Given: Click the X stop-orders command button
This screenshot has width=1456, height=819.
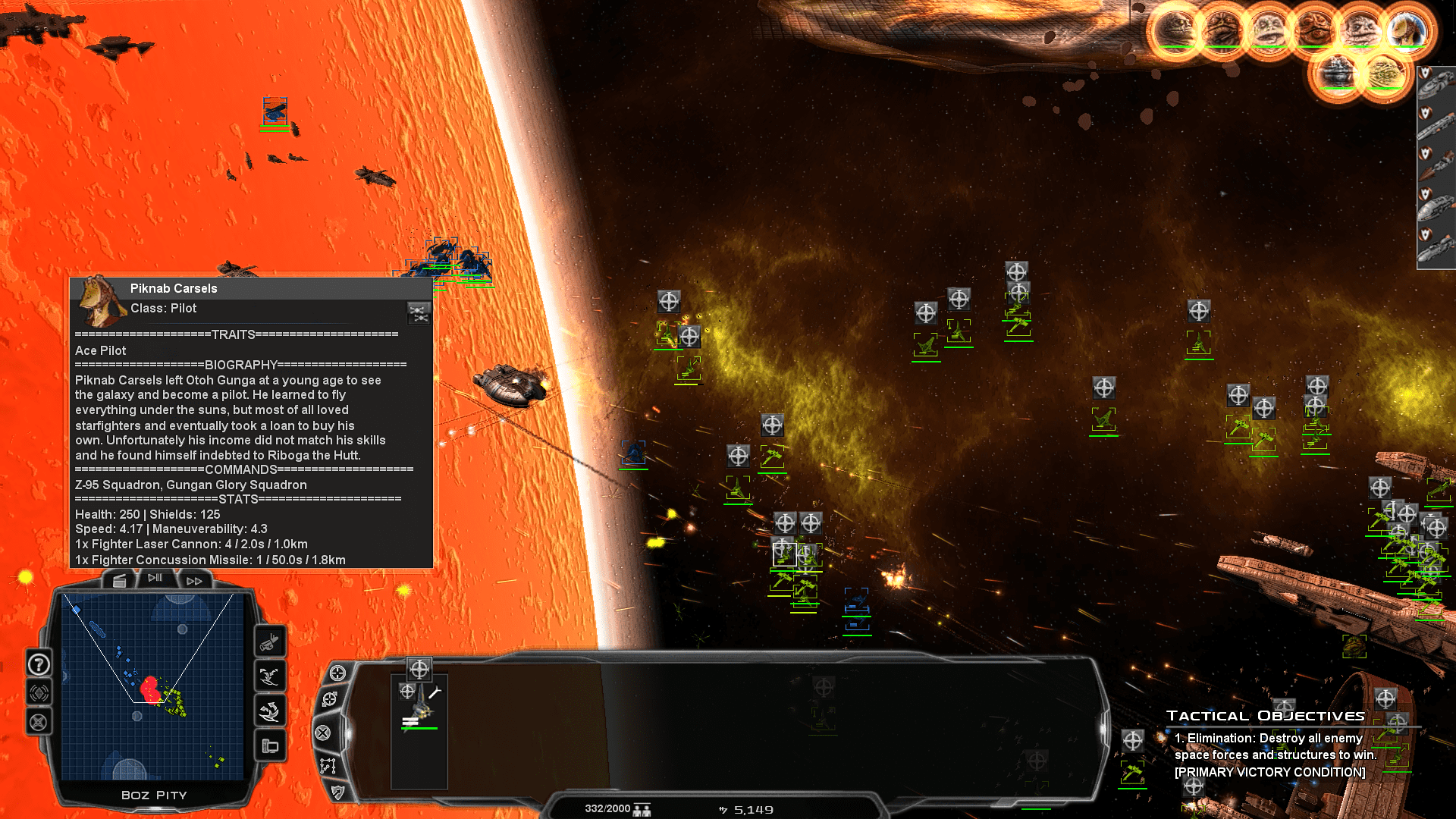Looking at the screenshot, I should (x=323, y=733).
